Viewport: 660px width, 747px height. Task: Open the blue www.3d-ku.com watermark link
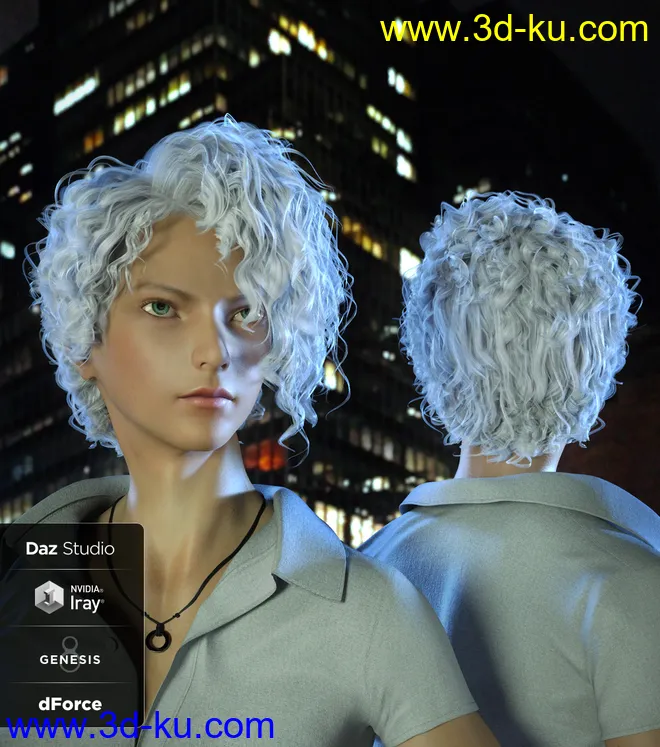coord(138,727)
